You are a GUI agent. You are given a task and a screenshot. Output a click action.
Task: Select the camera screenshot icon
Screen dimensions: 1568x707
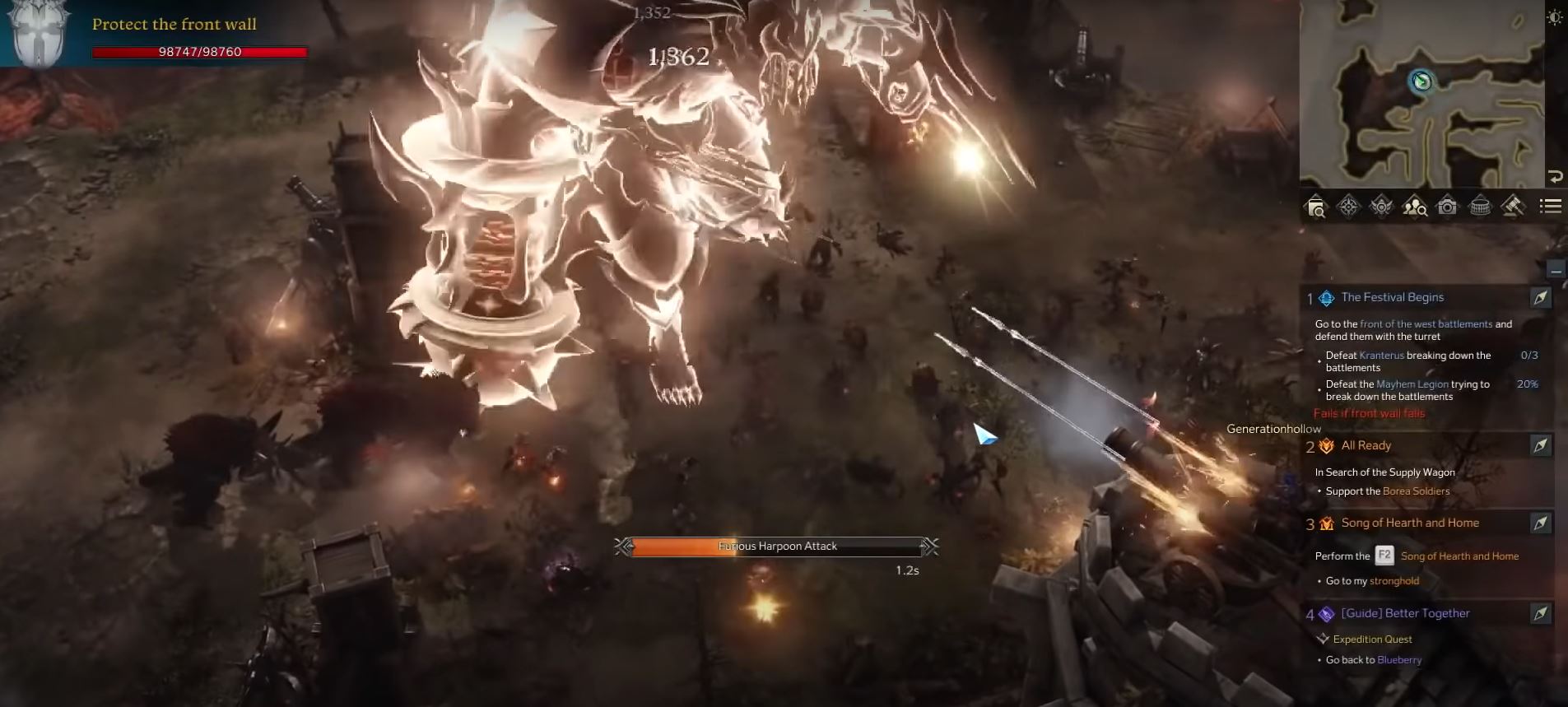[x=1445, y=207]
